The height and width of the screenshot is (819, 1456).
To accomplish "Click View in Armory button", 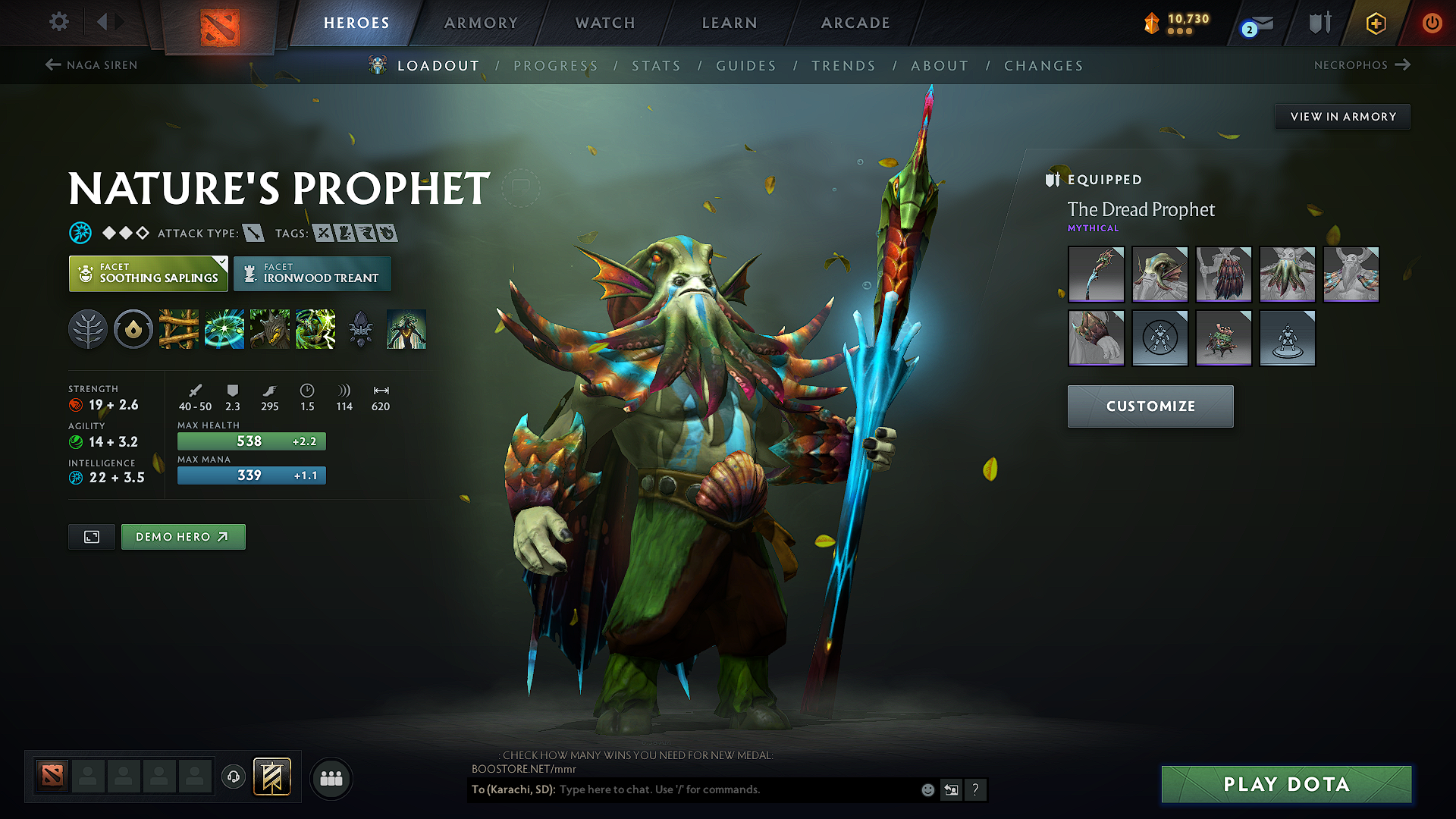I will pyautogui.click(x=1342, y=117).
